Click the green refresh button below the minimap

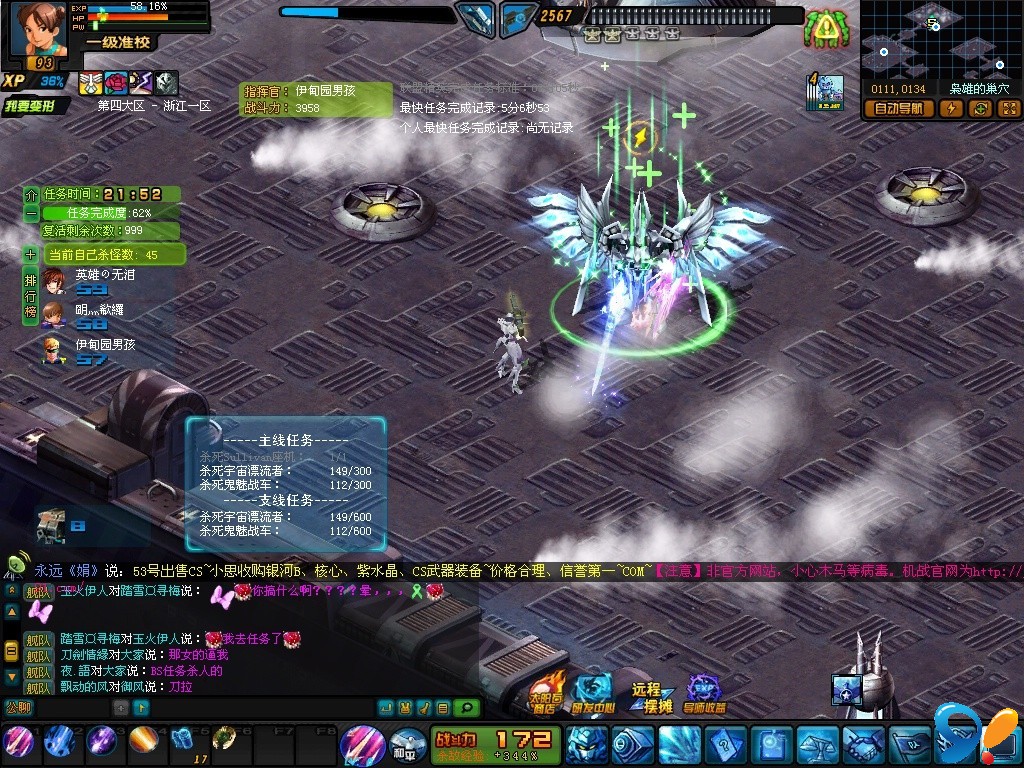coord(979,109)
